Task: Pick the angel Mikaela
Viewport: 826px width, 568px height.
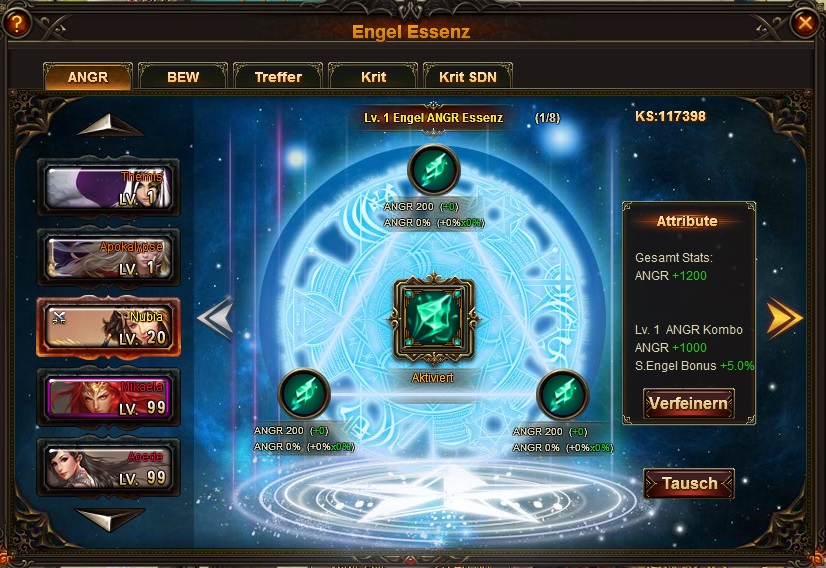Action: [108, 397]
